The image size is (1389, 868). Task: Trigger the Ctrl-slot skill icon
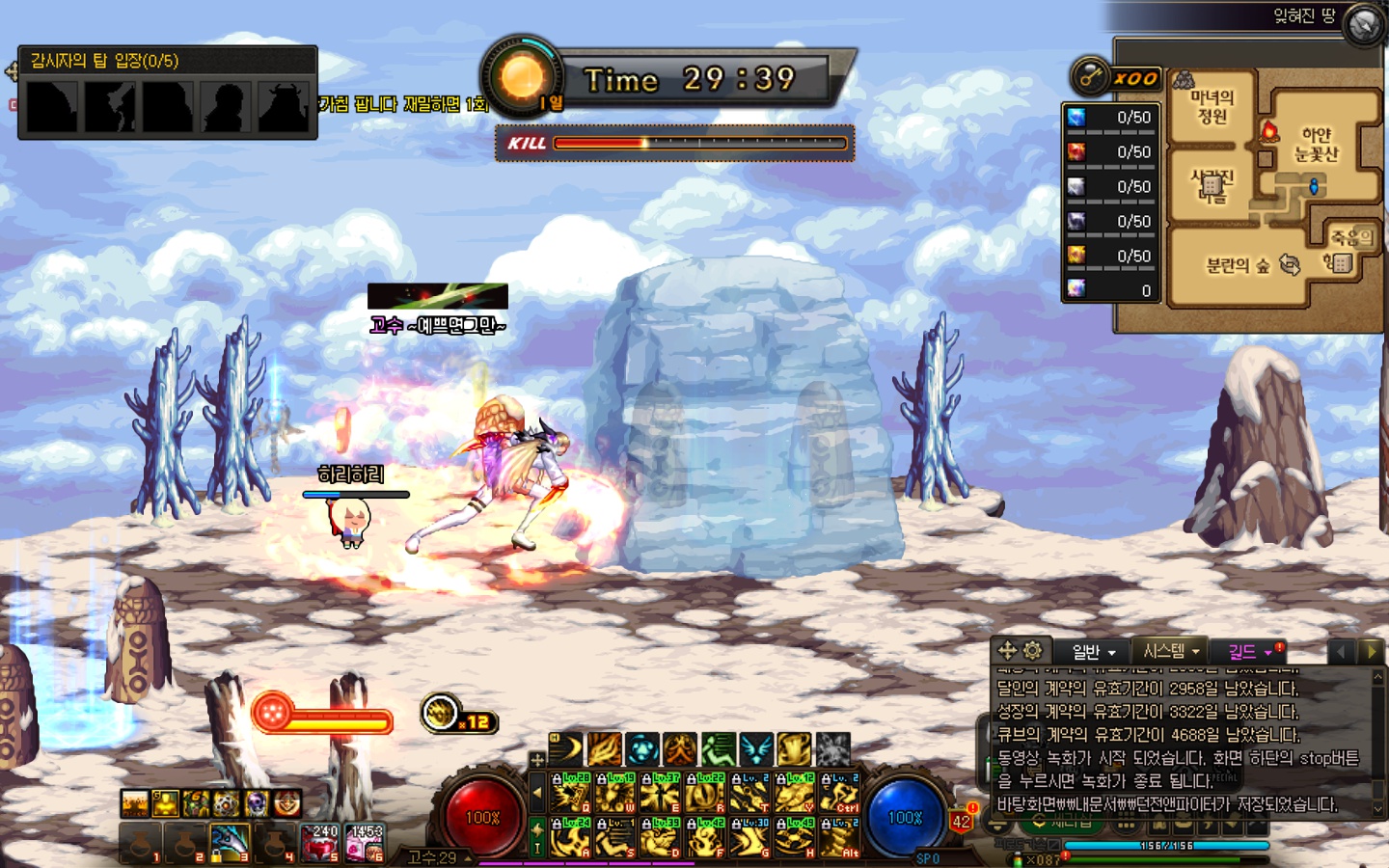(839, 794)
